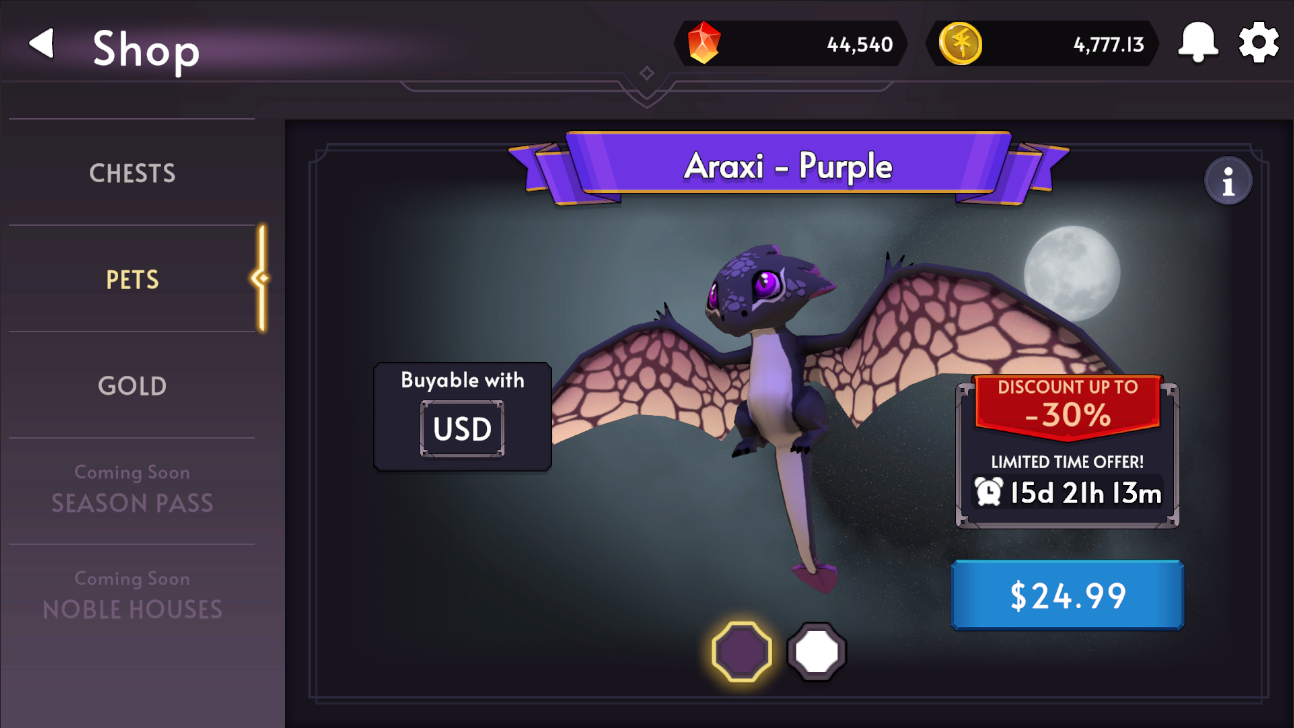Buy the pet for $24.99
The image size is (1294, 728).
click(1066, 594)
